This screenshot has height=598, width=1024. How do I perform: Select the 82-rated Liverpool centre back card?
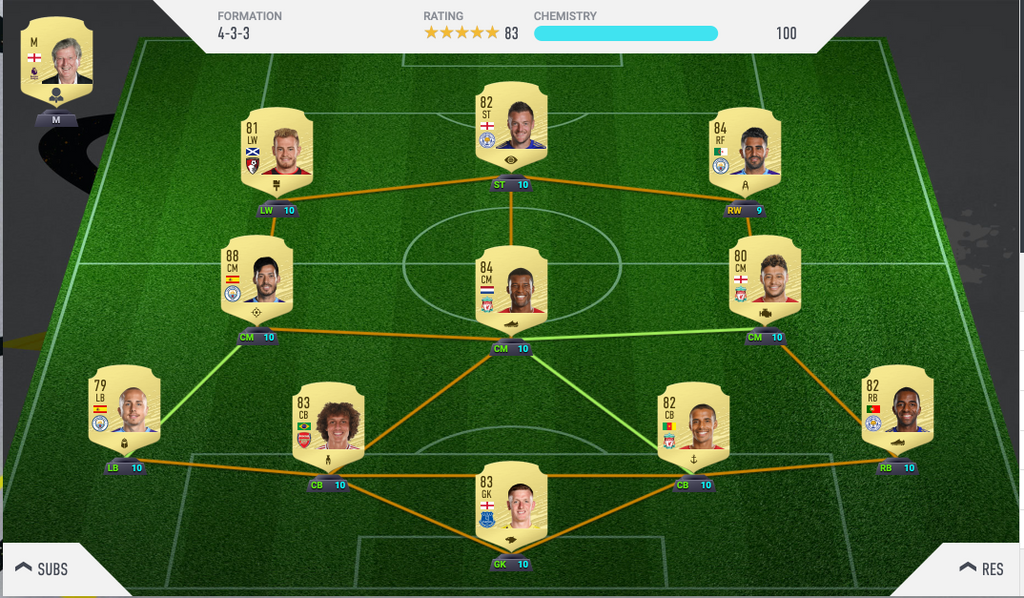694,422
